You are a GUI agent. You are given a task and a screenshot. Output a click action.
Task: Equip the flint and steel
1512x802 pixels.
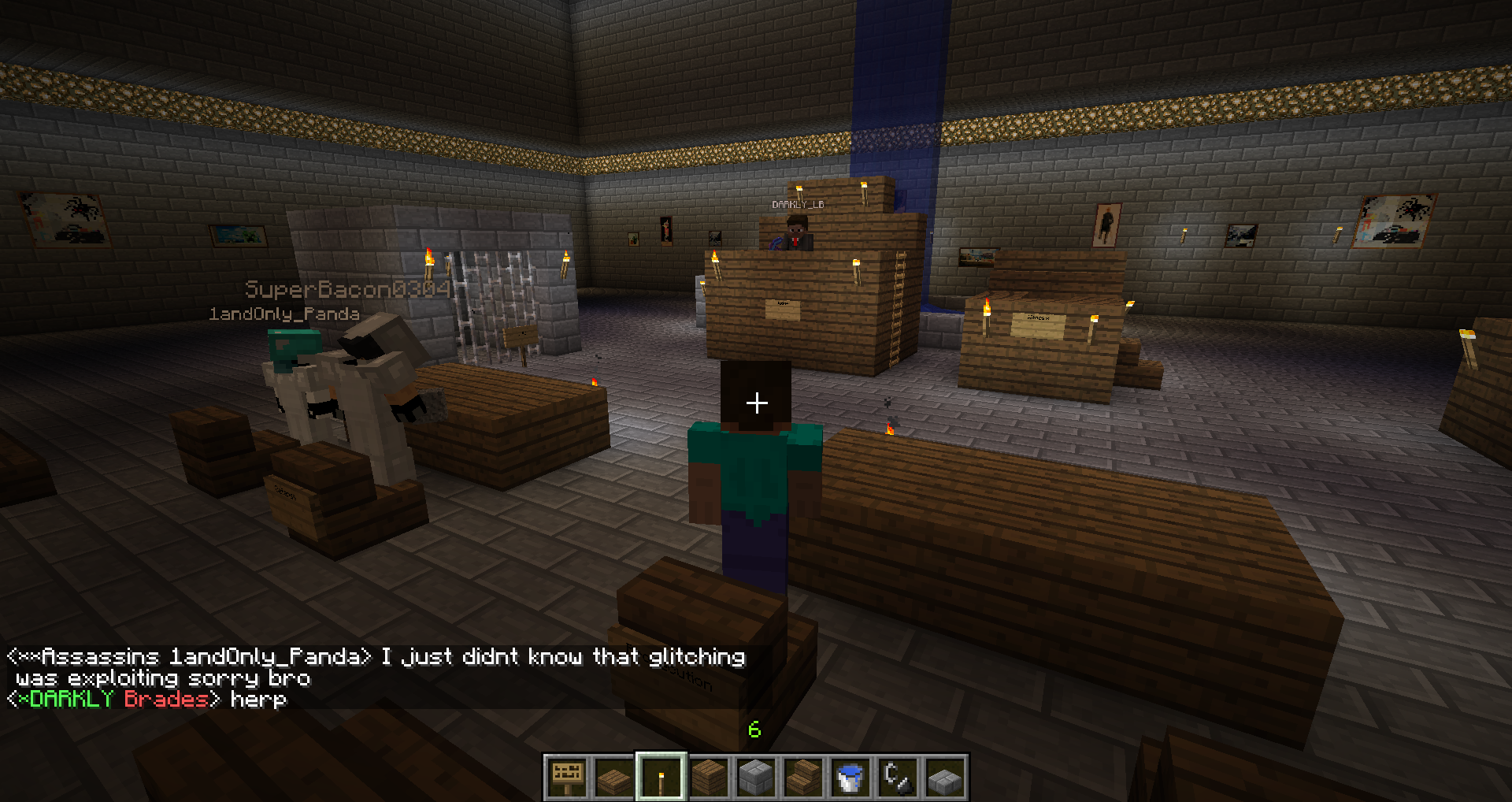point(898,778)
